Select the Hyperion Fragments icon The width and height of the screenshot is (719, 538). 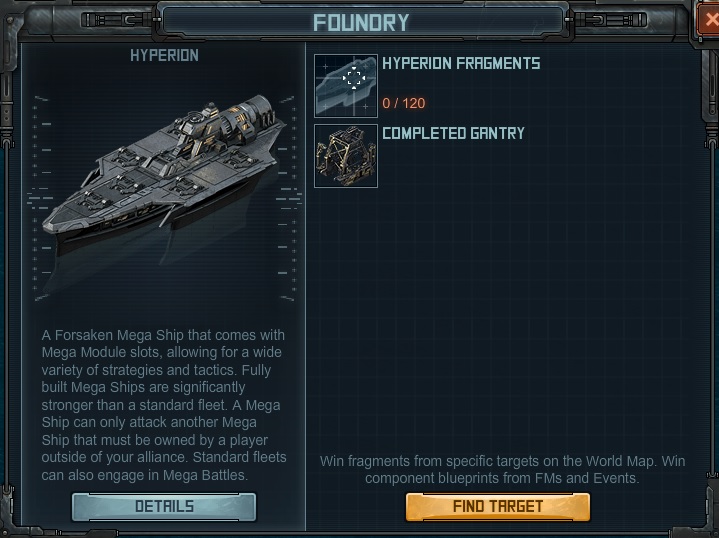tap(346, 86)
